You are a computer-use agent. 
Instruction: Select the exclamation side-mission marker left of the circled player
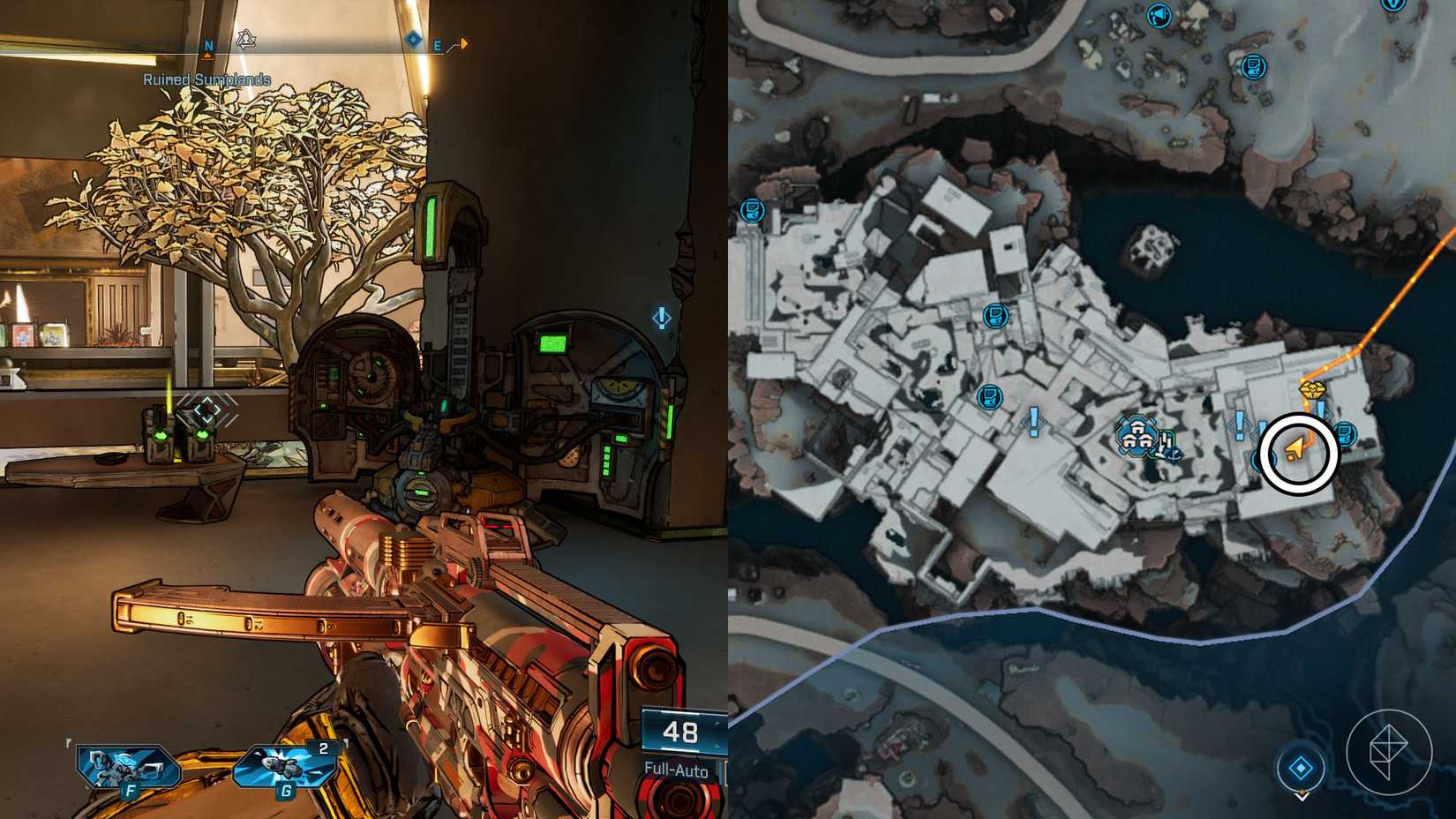pyautogui.click(x=1238, y=425)
